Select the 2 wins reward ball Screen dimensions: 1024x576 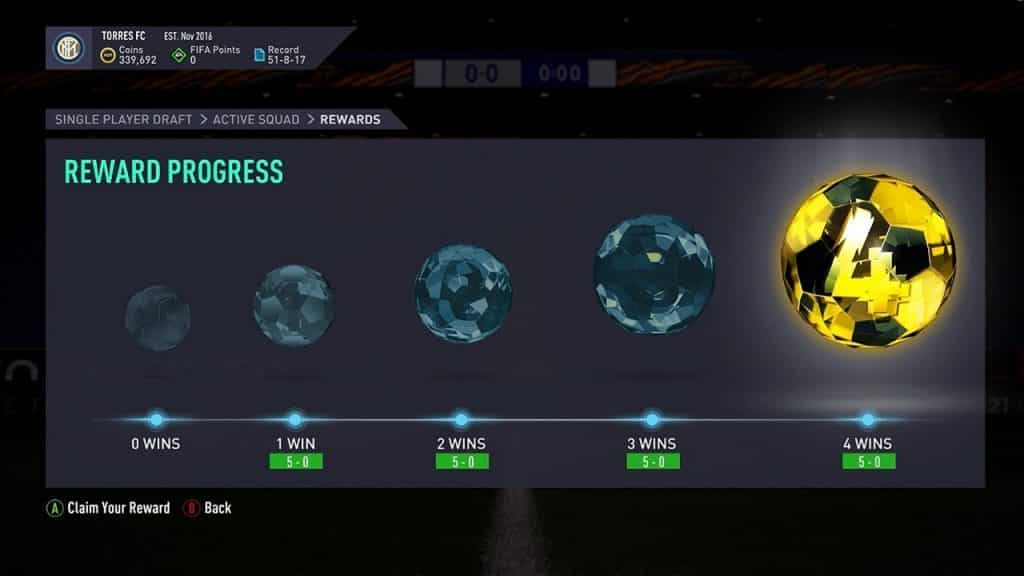461,280
